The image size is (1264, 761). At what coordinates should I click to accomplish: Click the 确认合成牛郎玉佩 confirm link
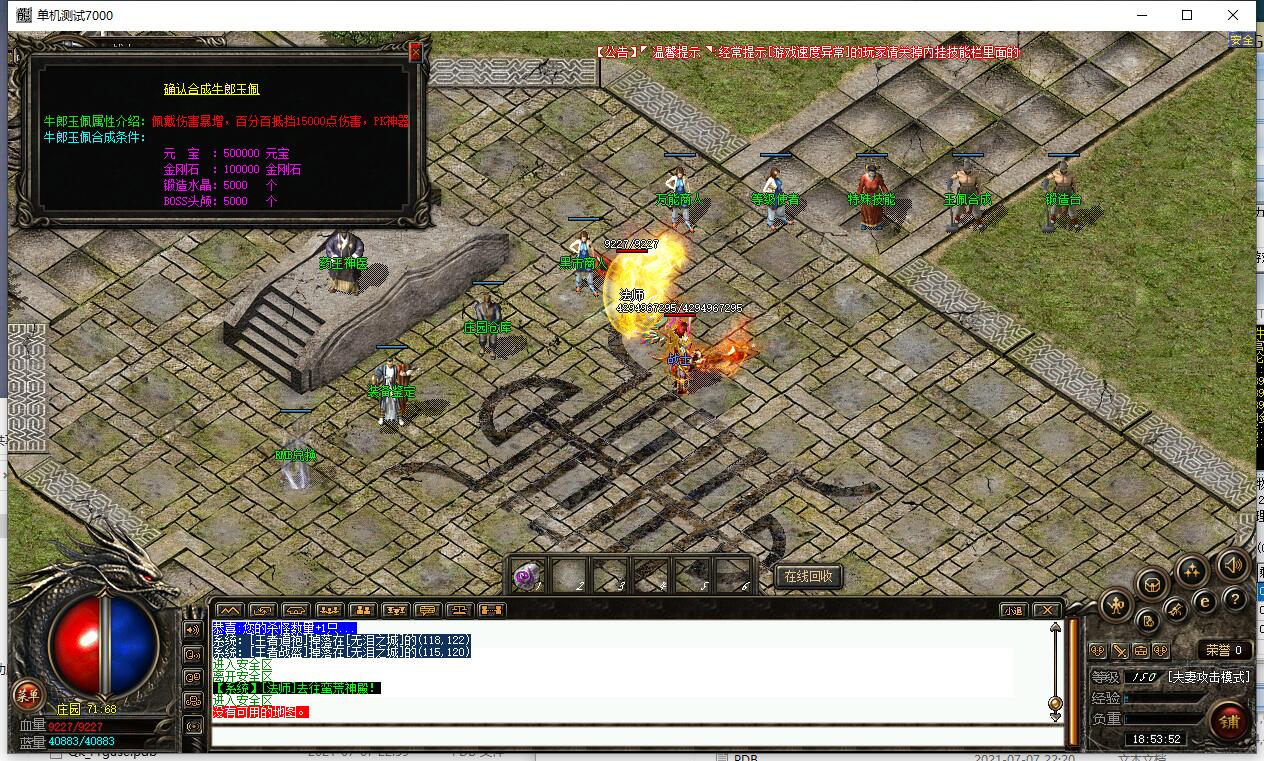[x=212, y=90]
